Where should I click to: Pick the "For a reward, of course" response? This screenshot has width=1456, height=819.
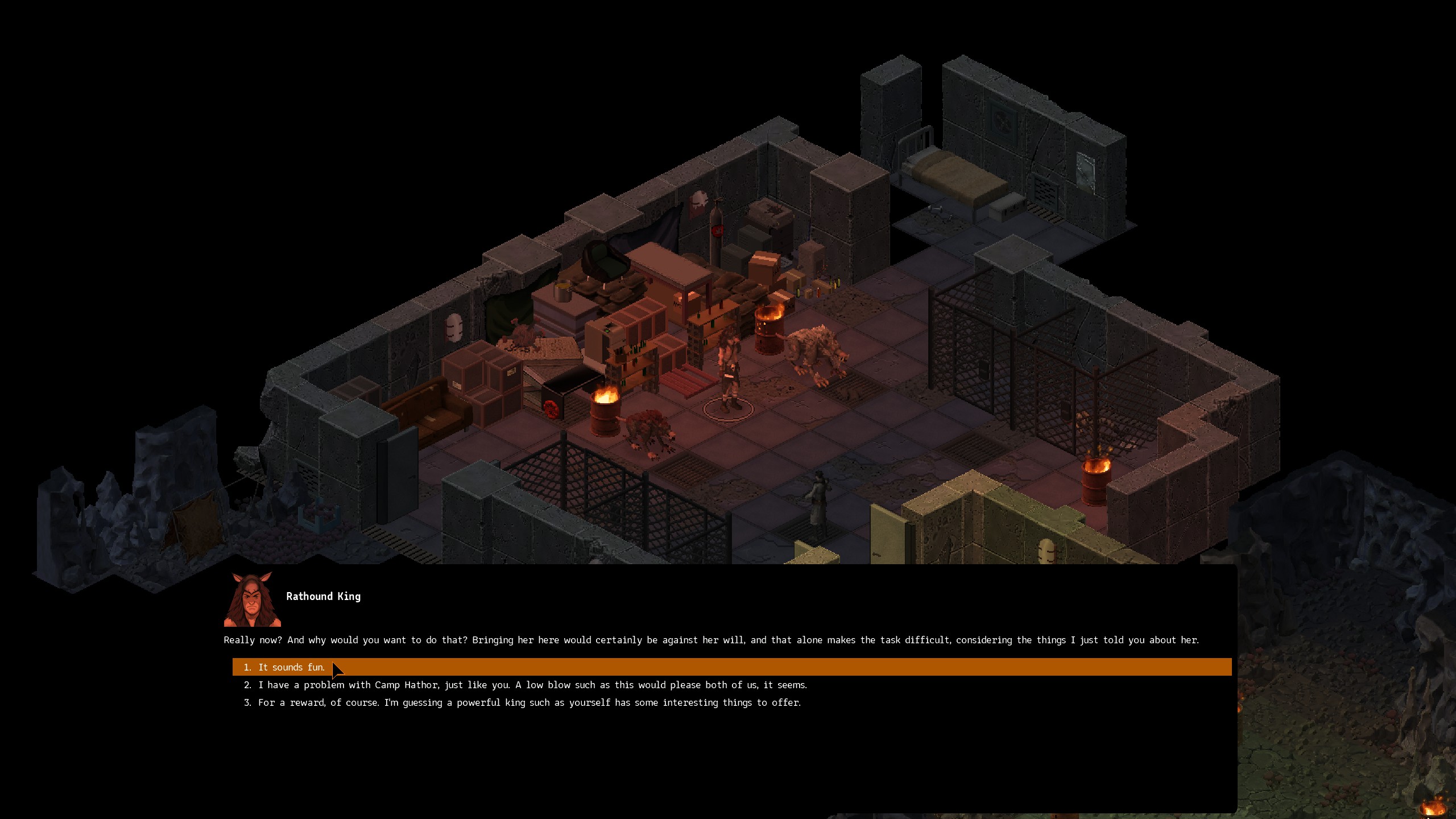[x=529, y=702]
